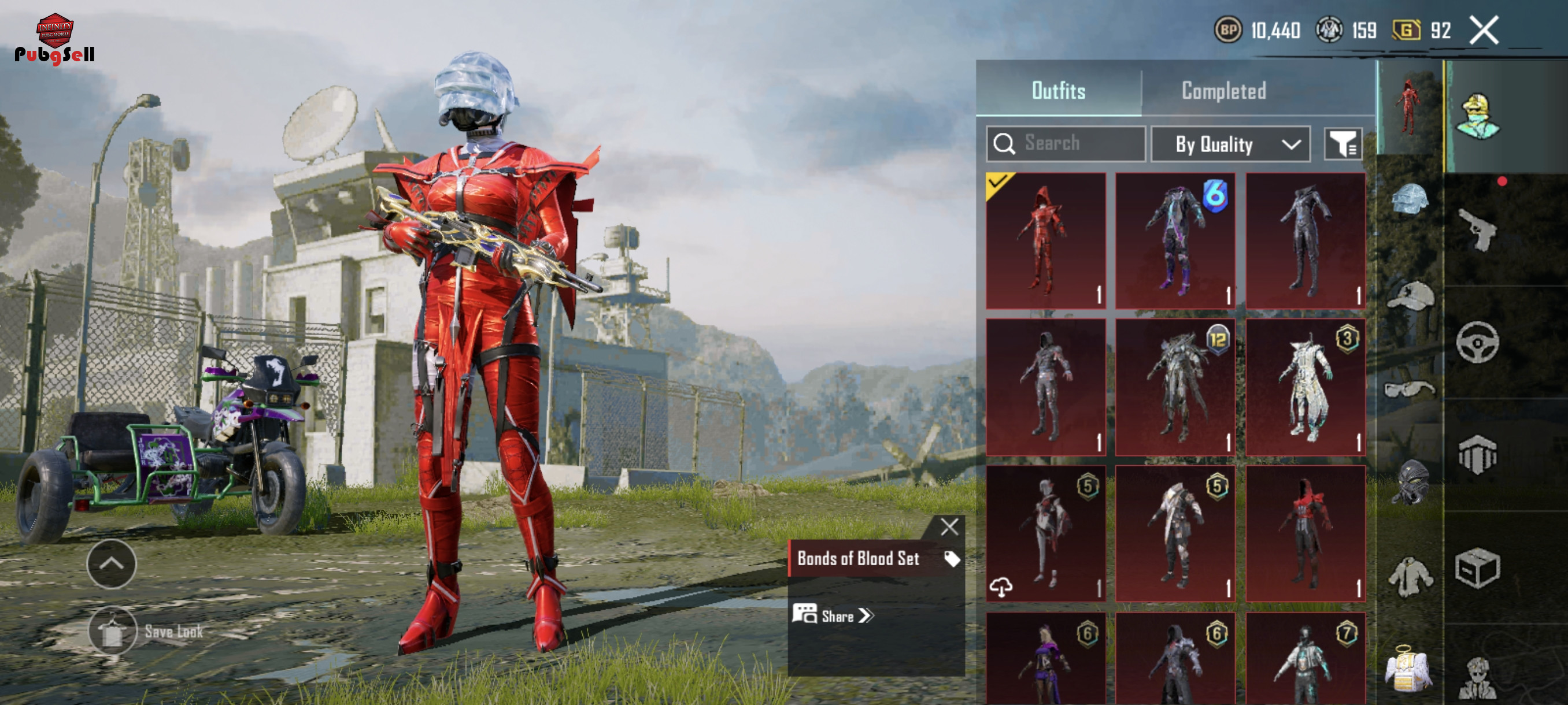
Task: Select the Outfits tab
Action: (1059, 91)
